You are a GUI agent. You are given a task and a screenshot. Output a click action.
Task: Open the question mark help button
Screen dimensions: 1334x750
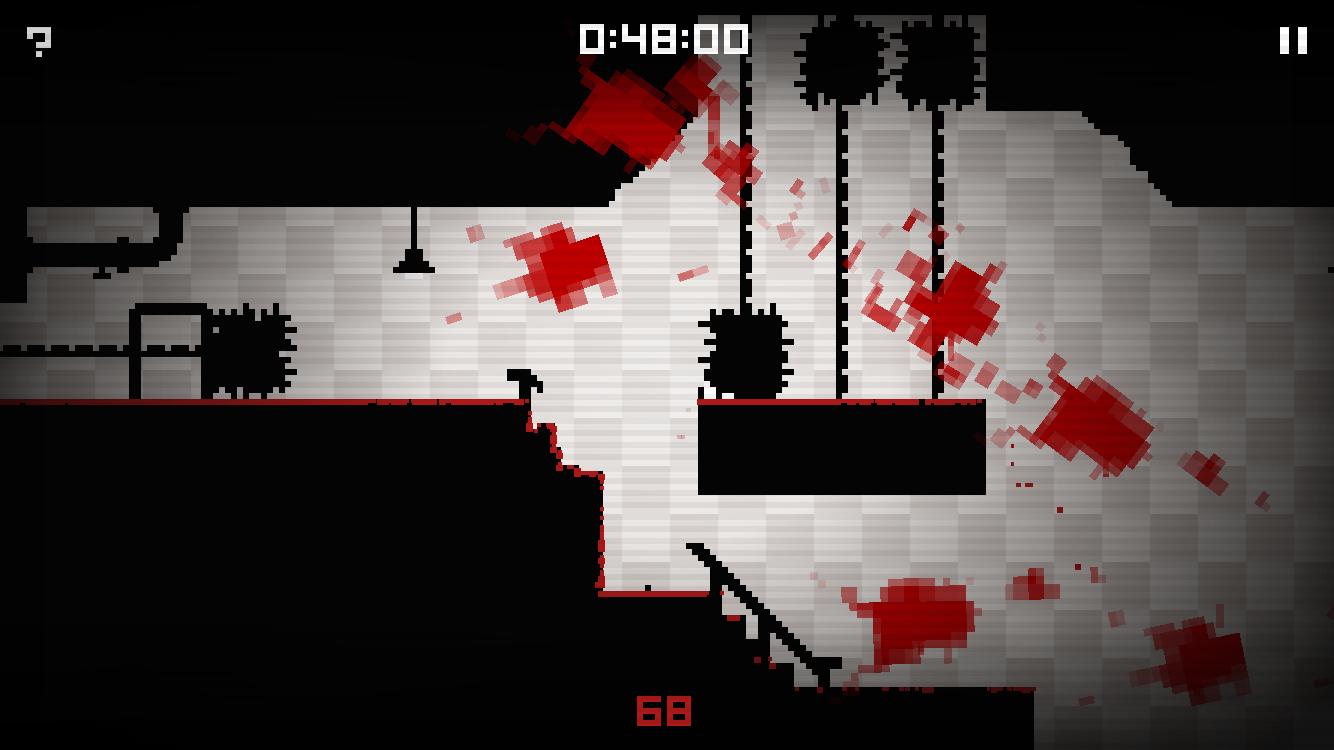click(39, 41)
